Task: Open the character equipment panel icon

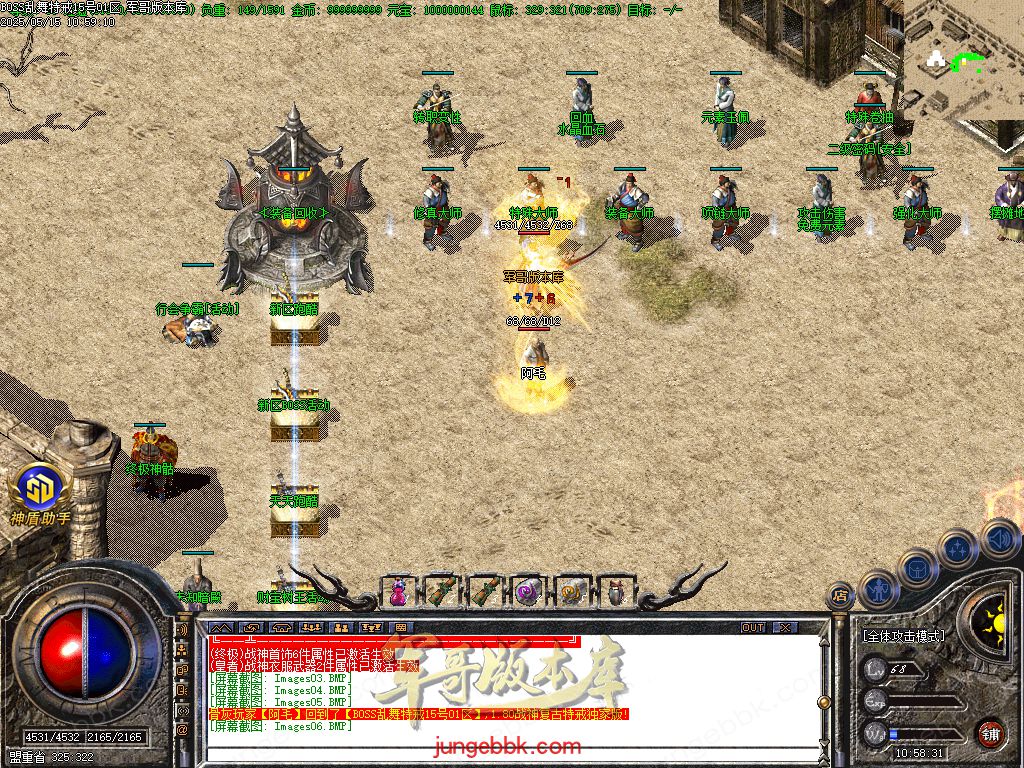Action: (x=878, y=588)
